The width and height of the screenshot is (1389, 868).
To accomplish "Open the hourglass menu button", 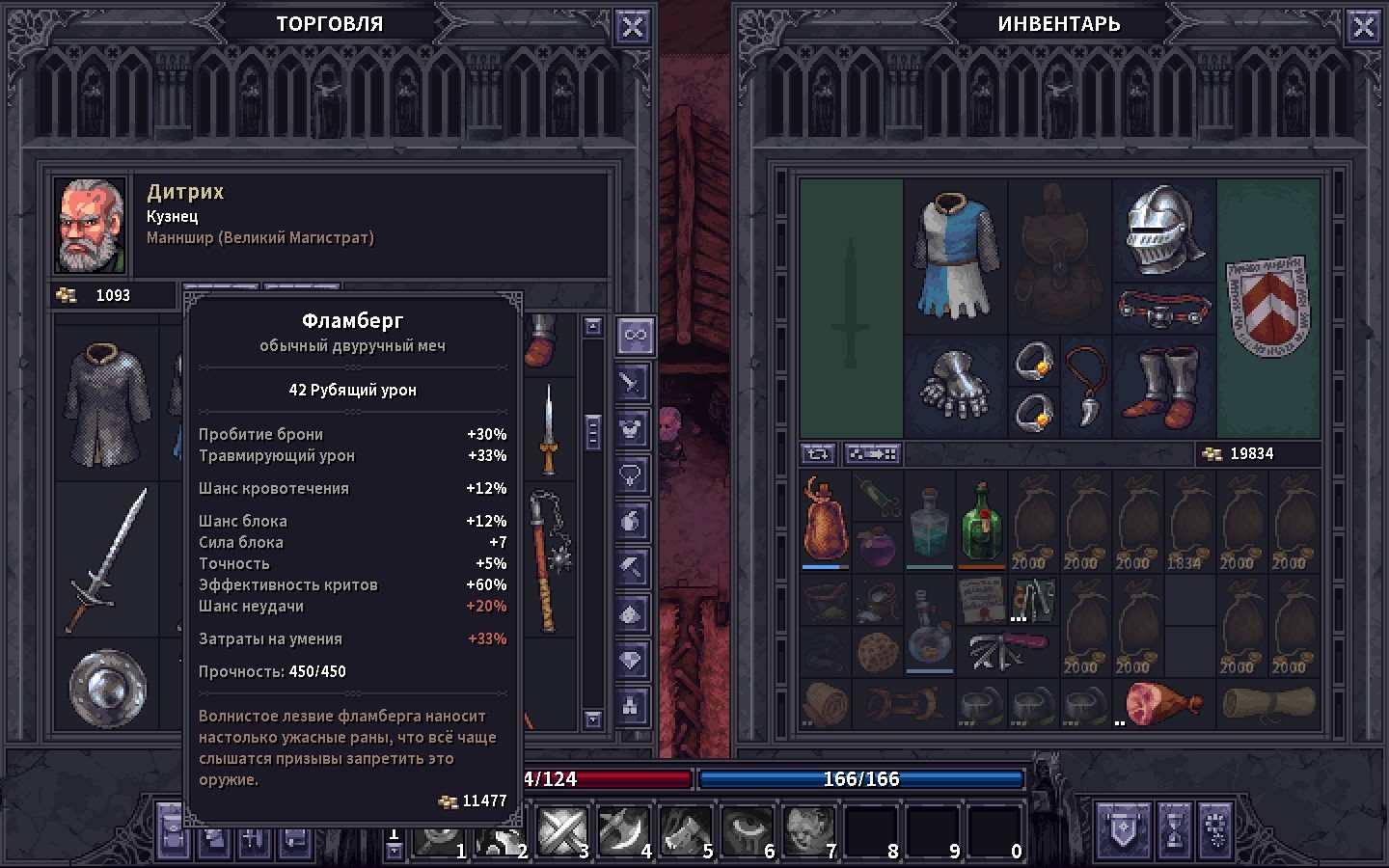I will point(1174,829).
